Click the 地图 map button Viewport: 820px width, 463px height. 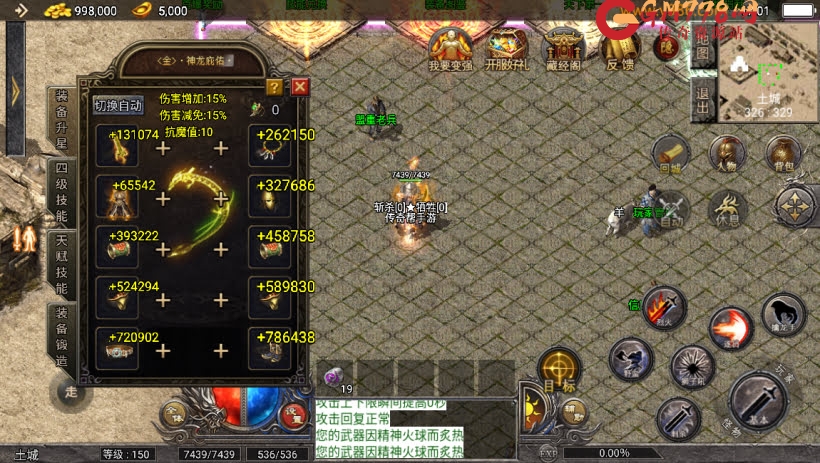tap(702, 53)
